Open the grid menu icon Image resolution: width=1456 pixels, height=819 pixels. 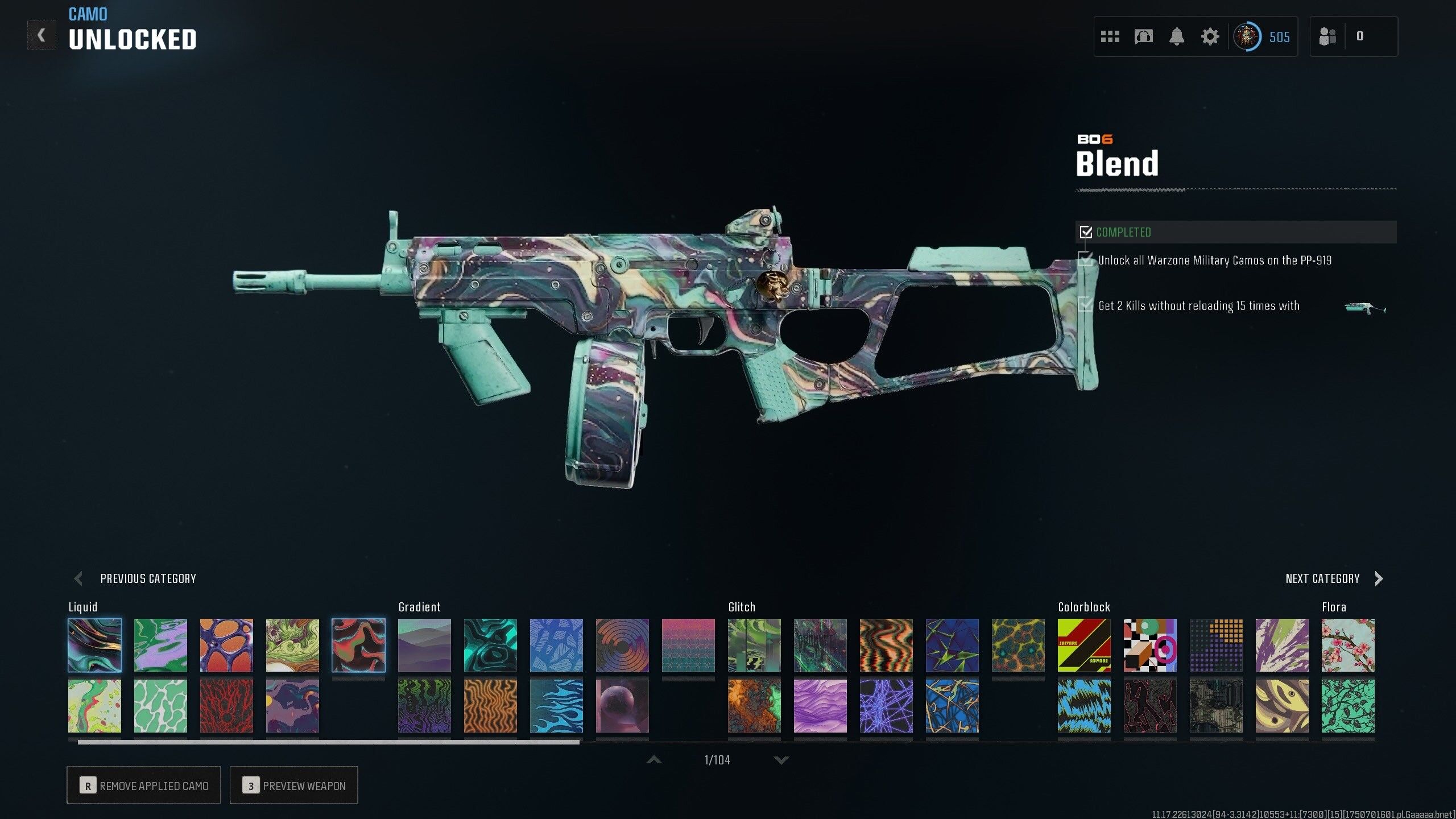(1110, 37)
